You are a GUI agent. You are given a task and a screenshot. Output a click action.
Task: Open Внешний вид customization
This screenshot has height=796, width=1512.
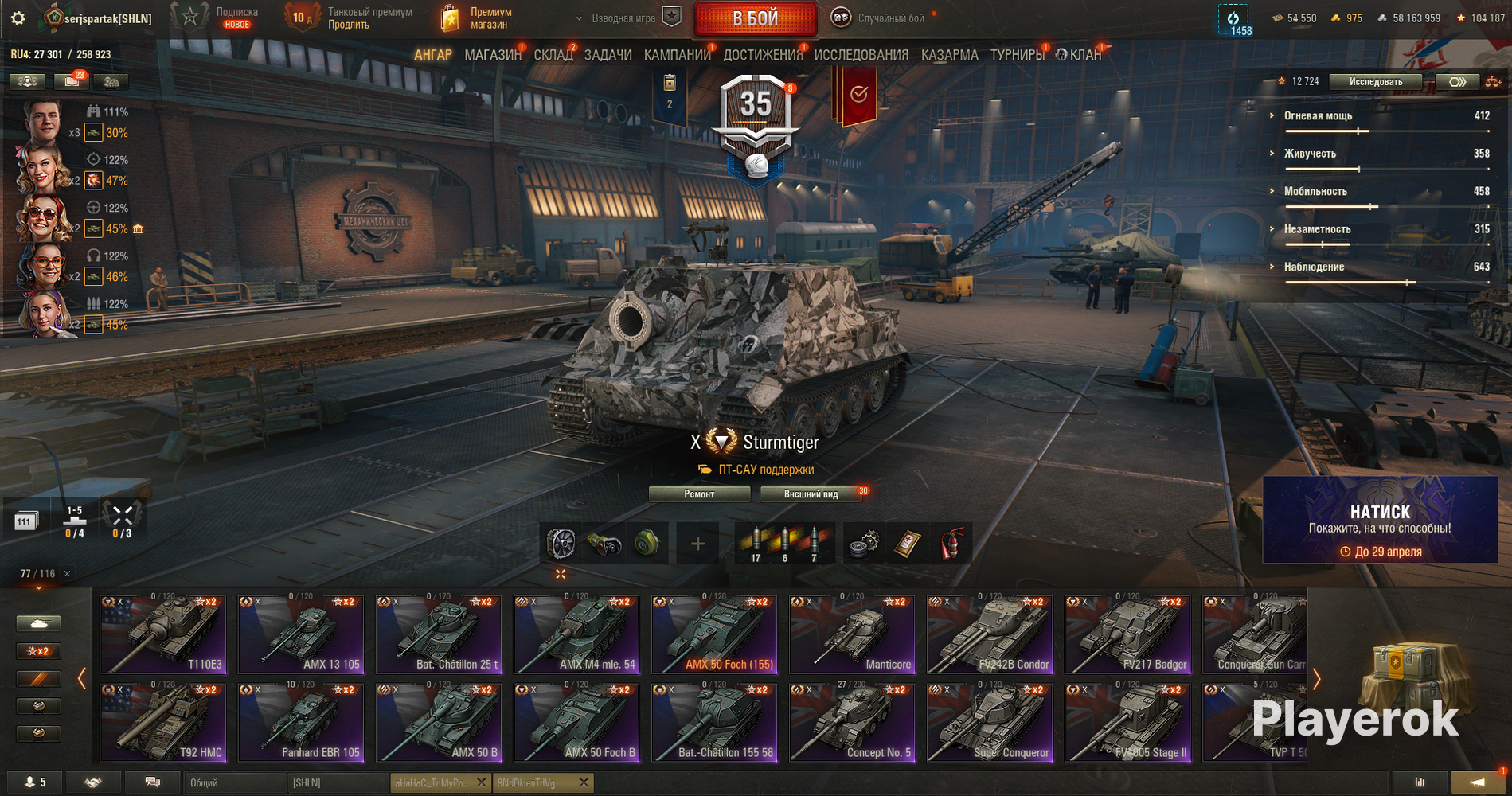click(x=811, y=494)
